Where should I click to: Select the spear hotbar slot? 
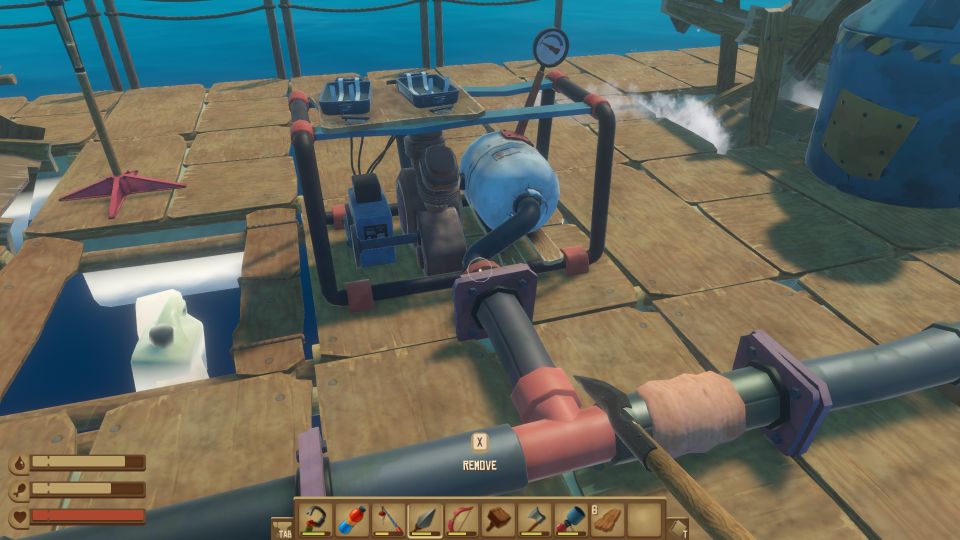pyautogui.click(x=425, y=519)
